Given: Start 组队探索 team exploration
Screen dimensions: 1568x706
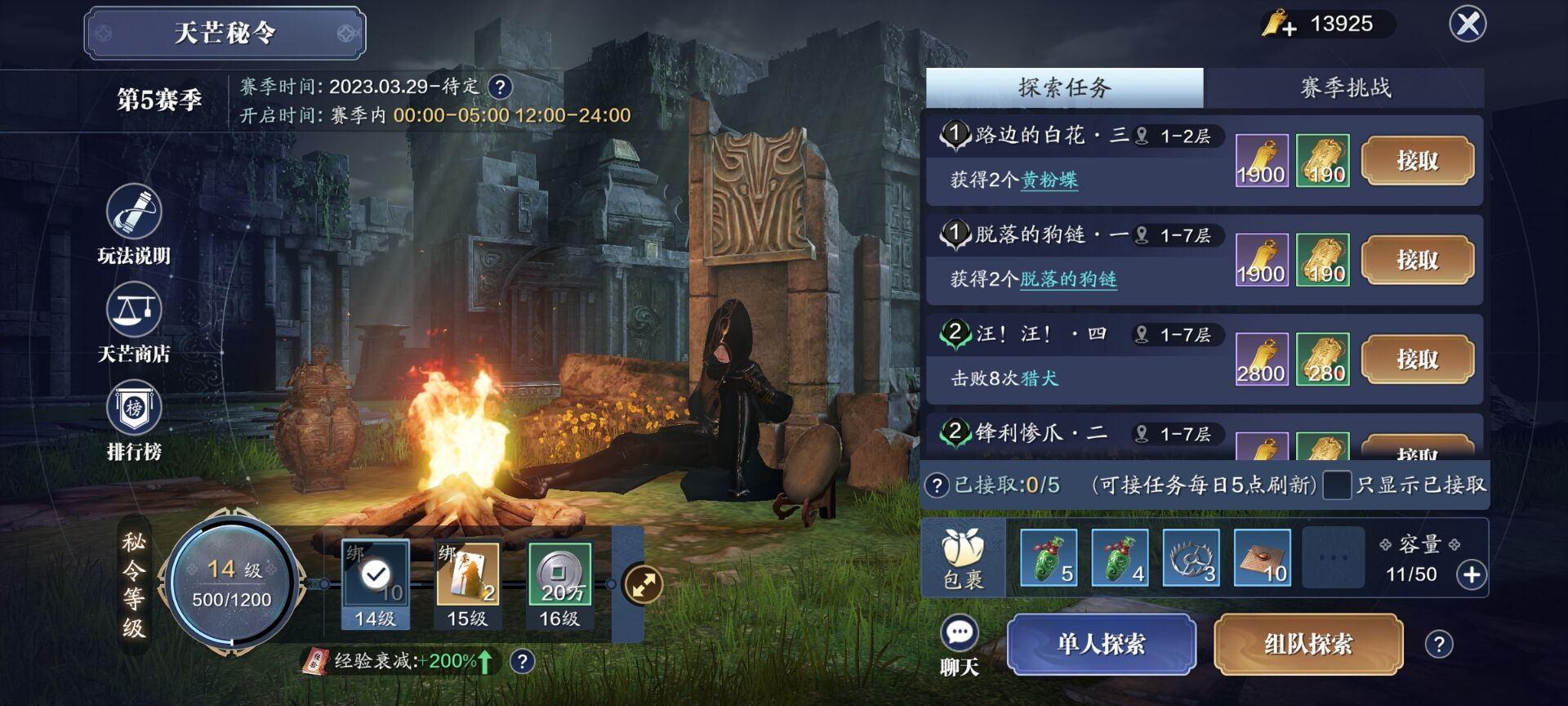Looking at the screenshot, I should 1308,645.
